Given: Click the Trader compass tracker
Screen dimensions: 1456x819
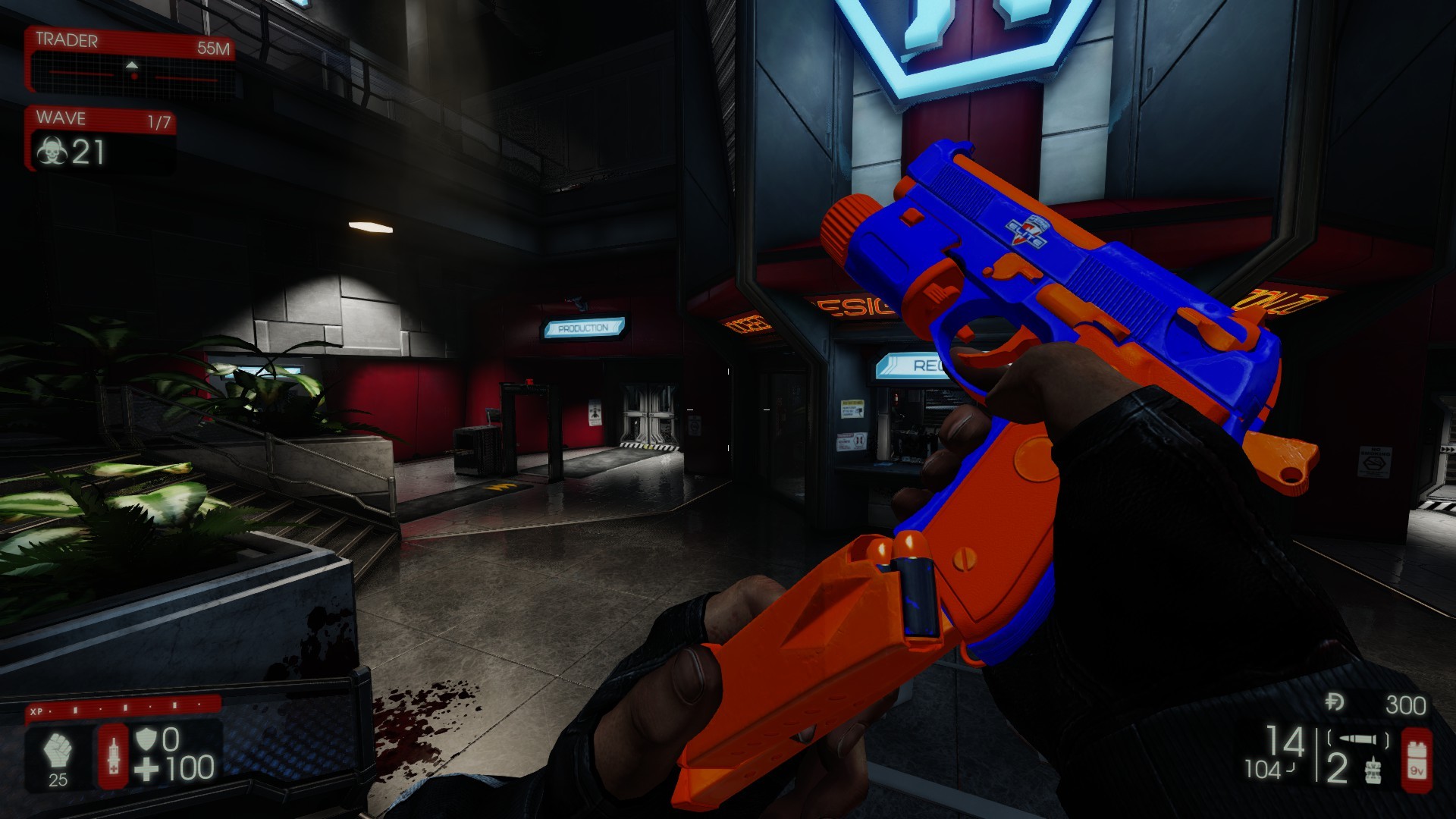Looking at the screenshot, I should point(133,71).
